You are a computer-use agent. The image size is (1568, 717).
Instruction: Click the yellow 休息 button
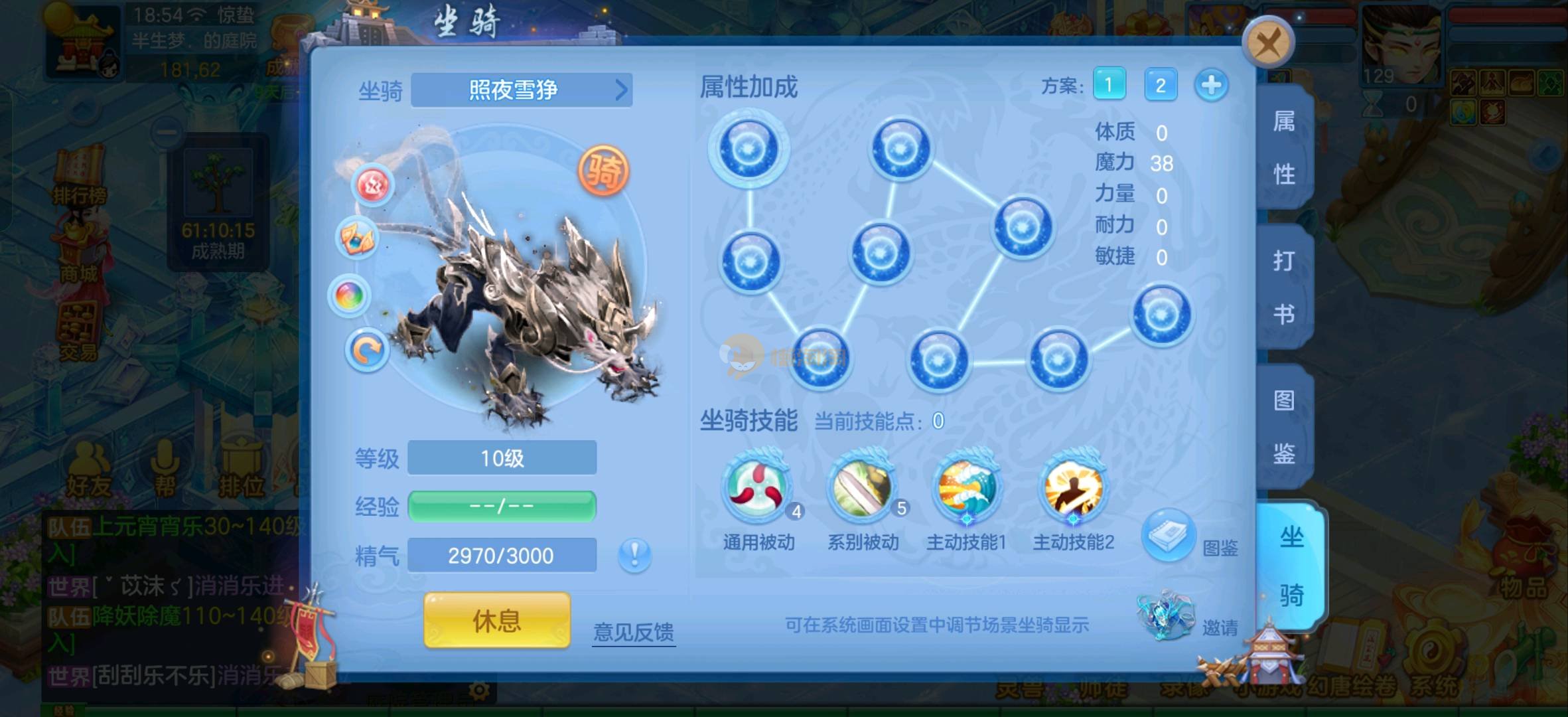(497, 621)
